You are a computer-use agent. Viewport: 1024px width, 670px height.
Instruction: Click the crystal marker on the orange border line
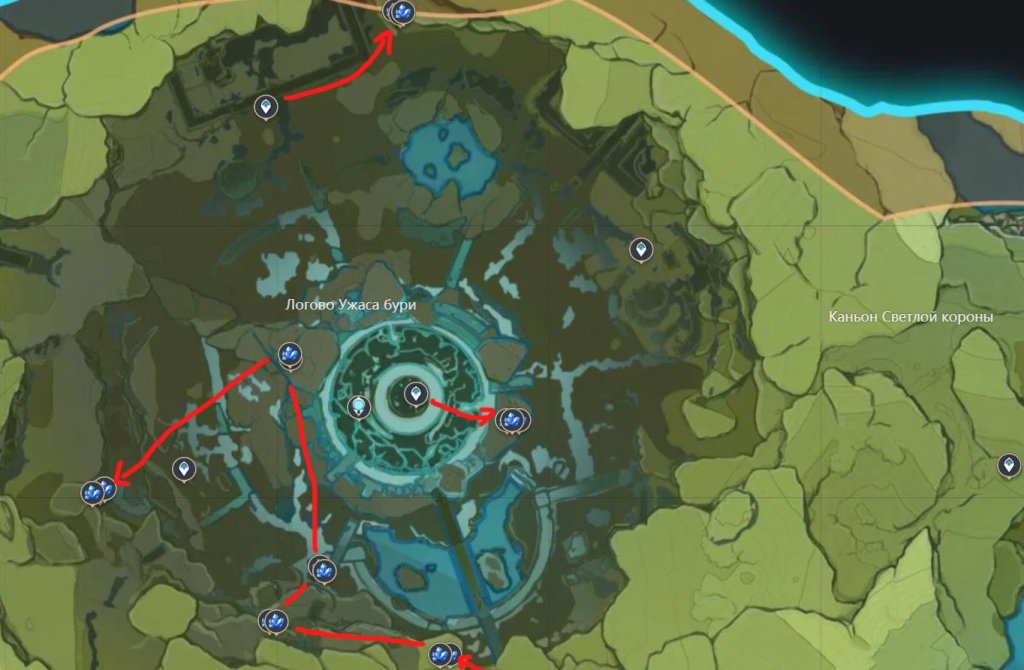[402, 12]
